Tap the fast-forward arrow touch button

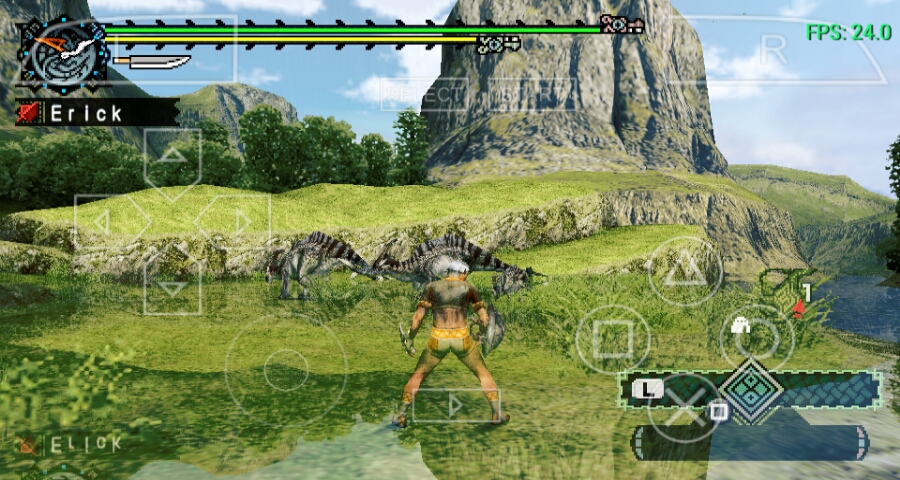point(455,405)
